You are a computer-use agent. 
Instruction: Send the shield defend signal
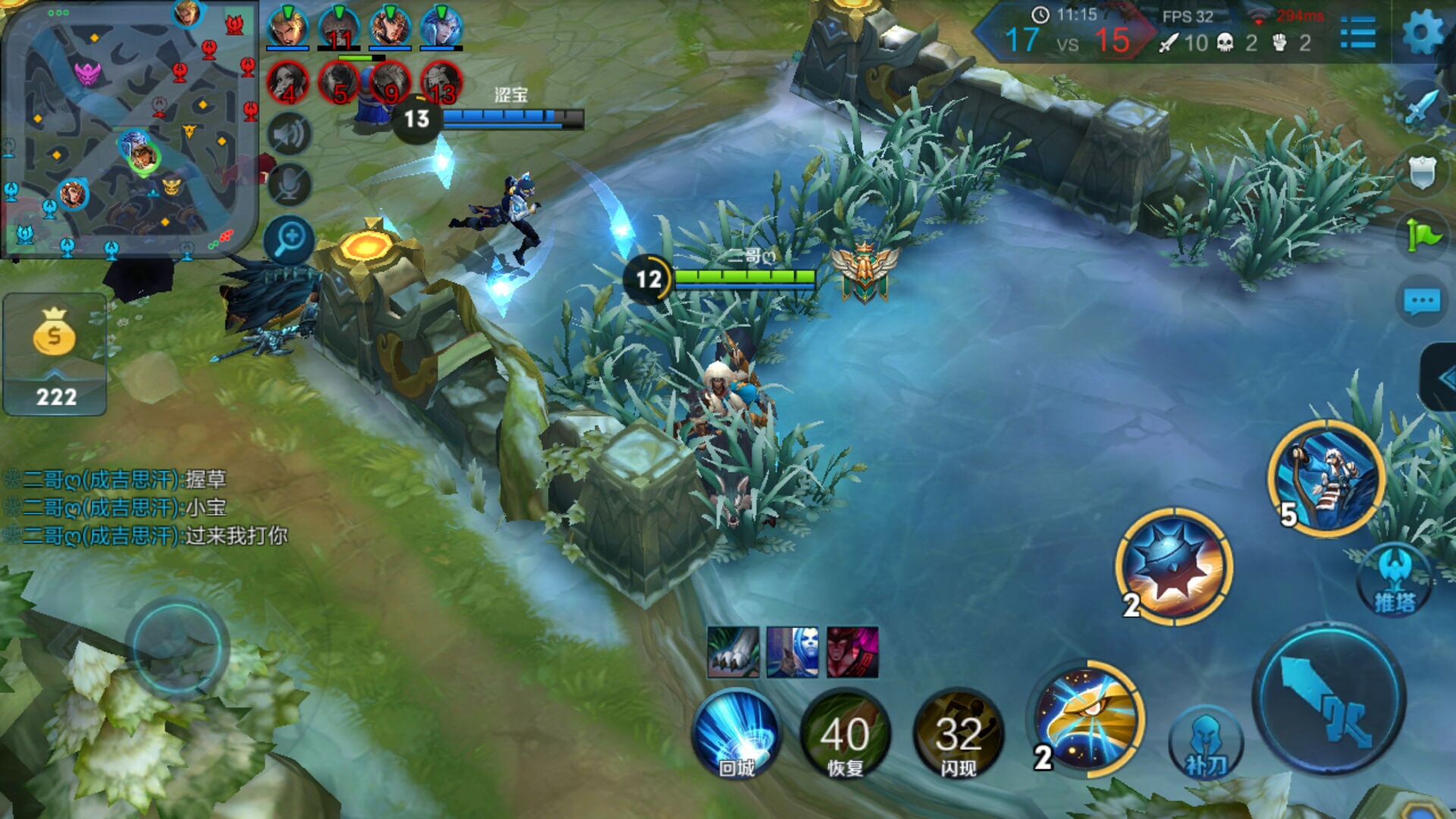1422,172
